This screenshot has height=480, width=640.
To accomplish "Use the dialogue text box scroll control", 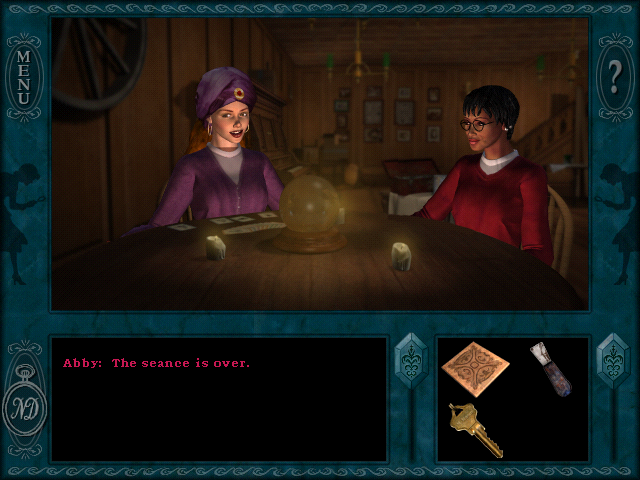I will (x=411, y=362).
